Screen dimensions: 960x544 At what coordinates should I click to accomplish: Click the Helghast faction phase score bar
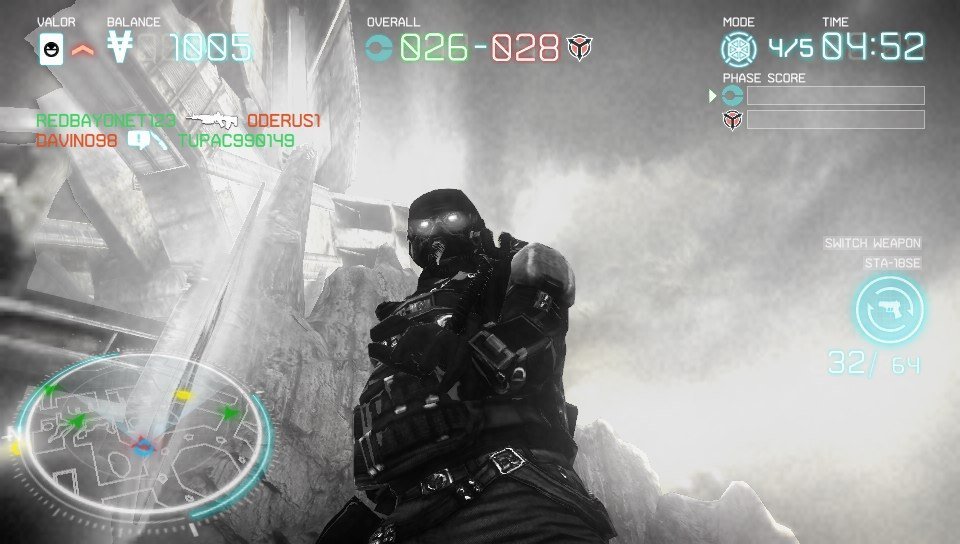[x=835, y=120]
